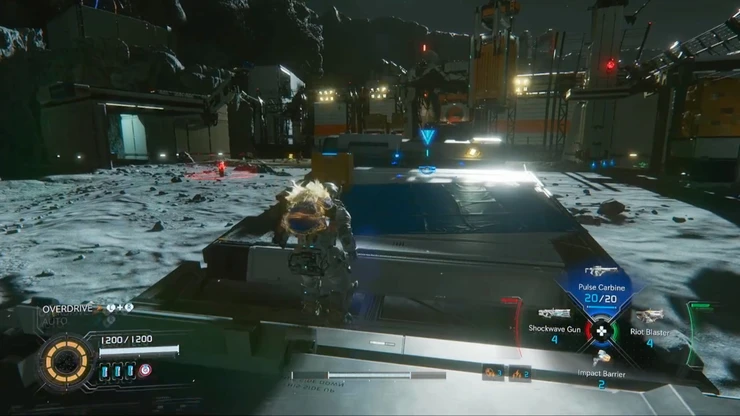Select the Pulse Carbine weapon slot
This screenshot has width=740, height=416.
pyautogui.click(x=600, y=285)
